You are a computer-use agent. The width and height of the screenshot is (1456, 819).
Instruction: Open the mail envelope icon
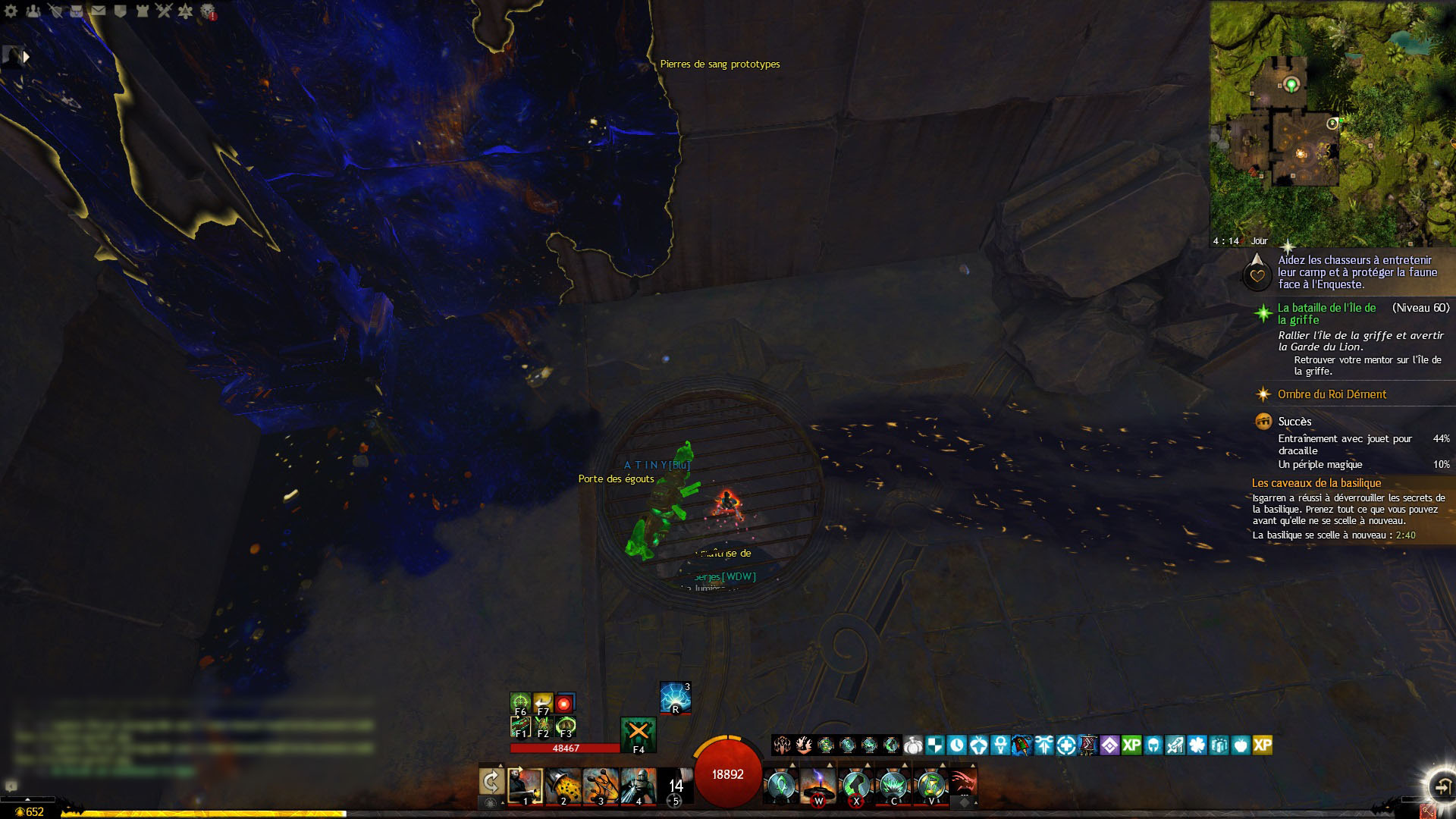click(x=98, y=11)
